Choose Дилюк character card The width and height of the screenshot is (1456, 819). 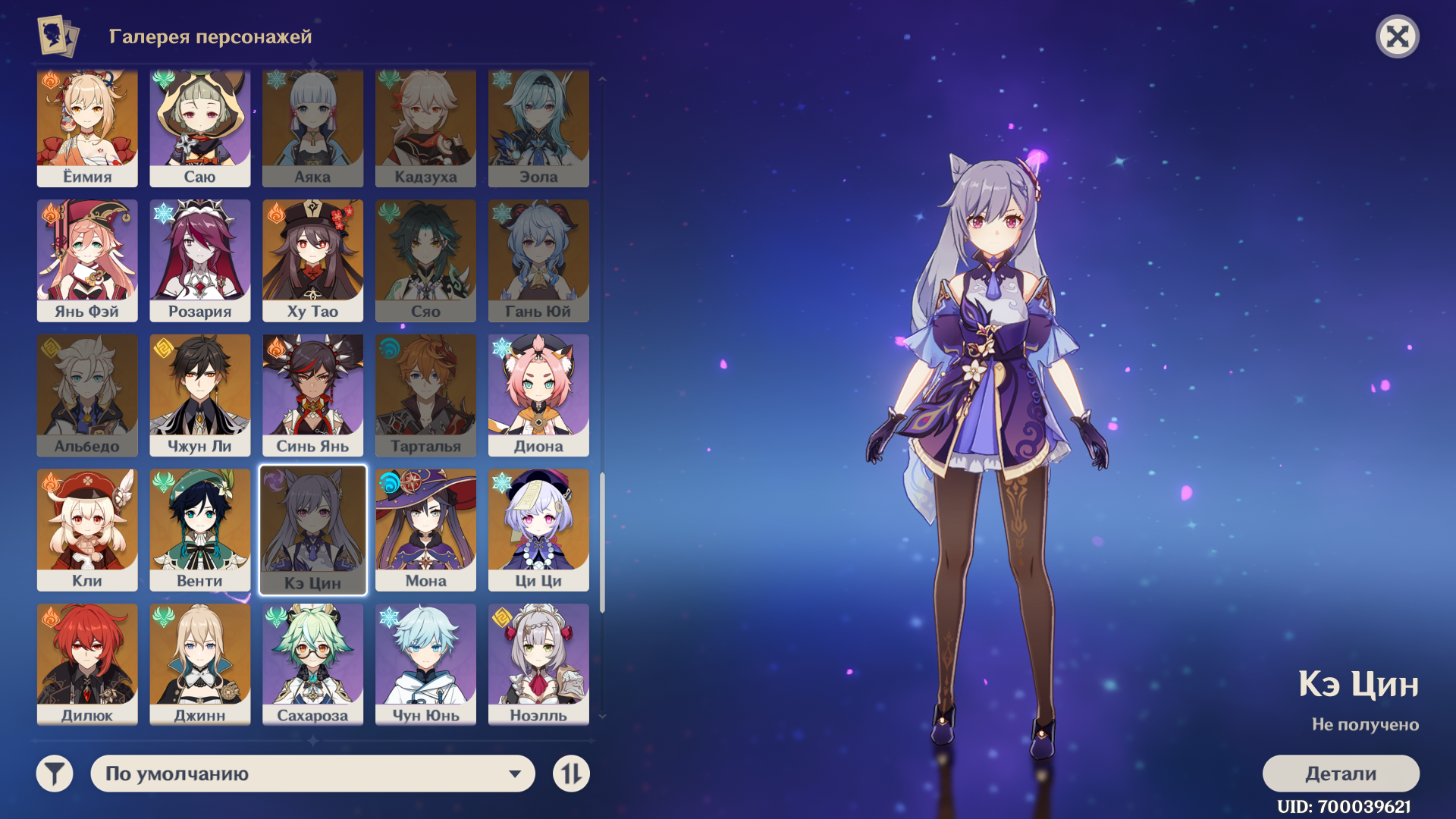click(x=87, y=664)
